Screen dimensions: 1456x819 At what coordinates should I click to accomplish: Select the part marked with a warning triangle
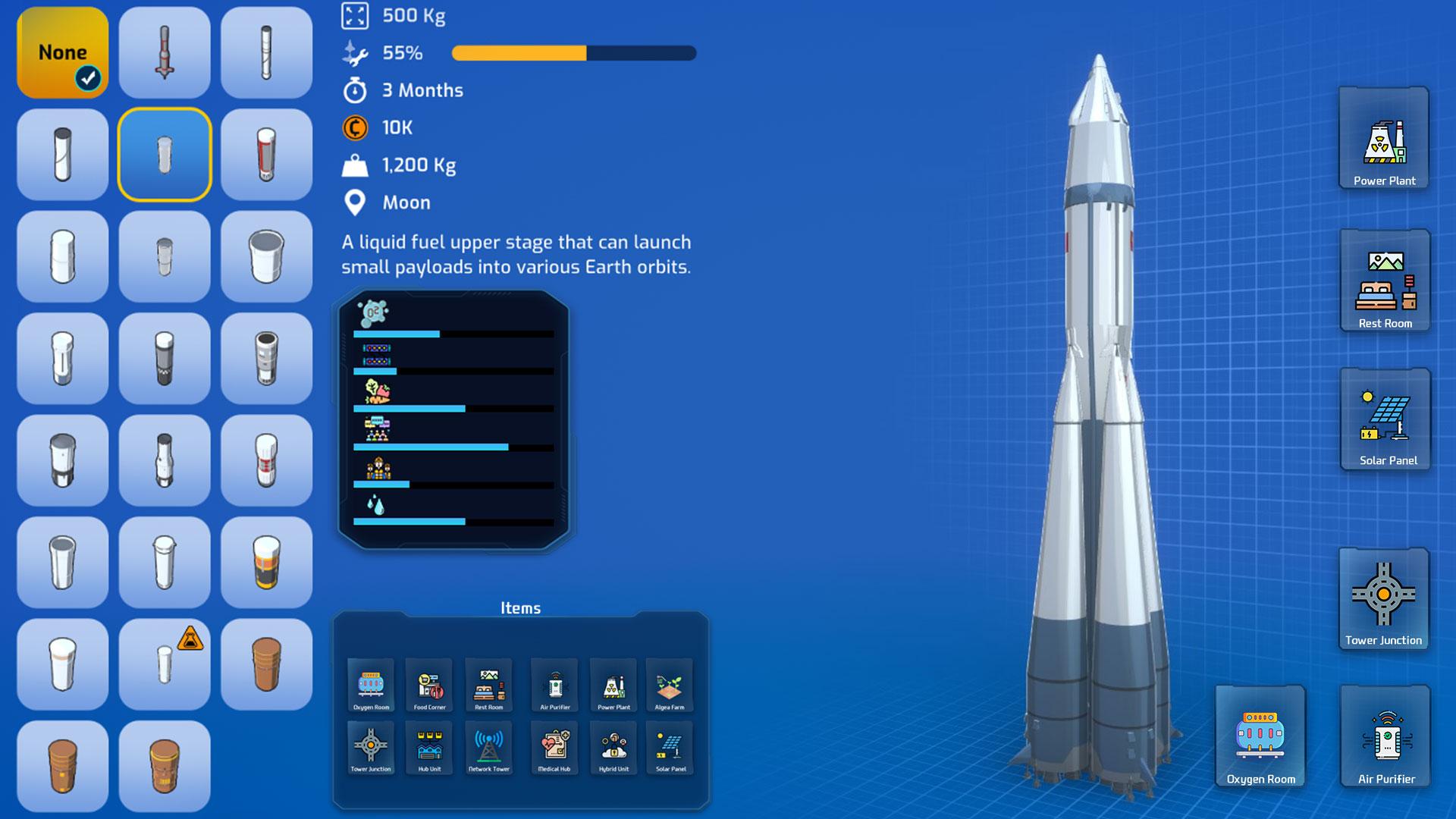click(164, 664)
